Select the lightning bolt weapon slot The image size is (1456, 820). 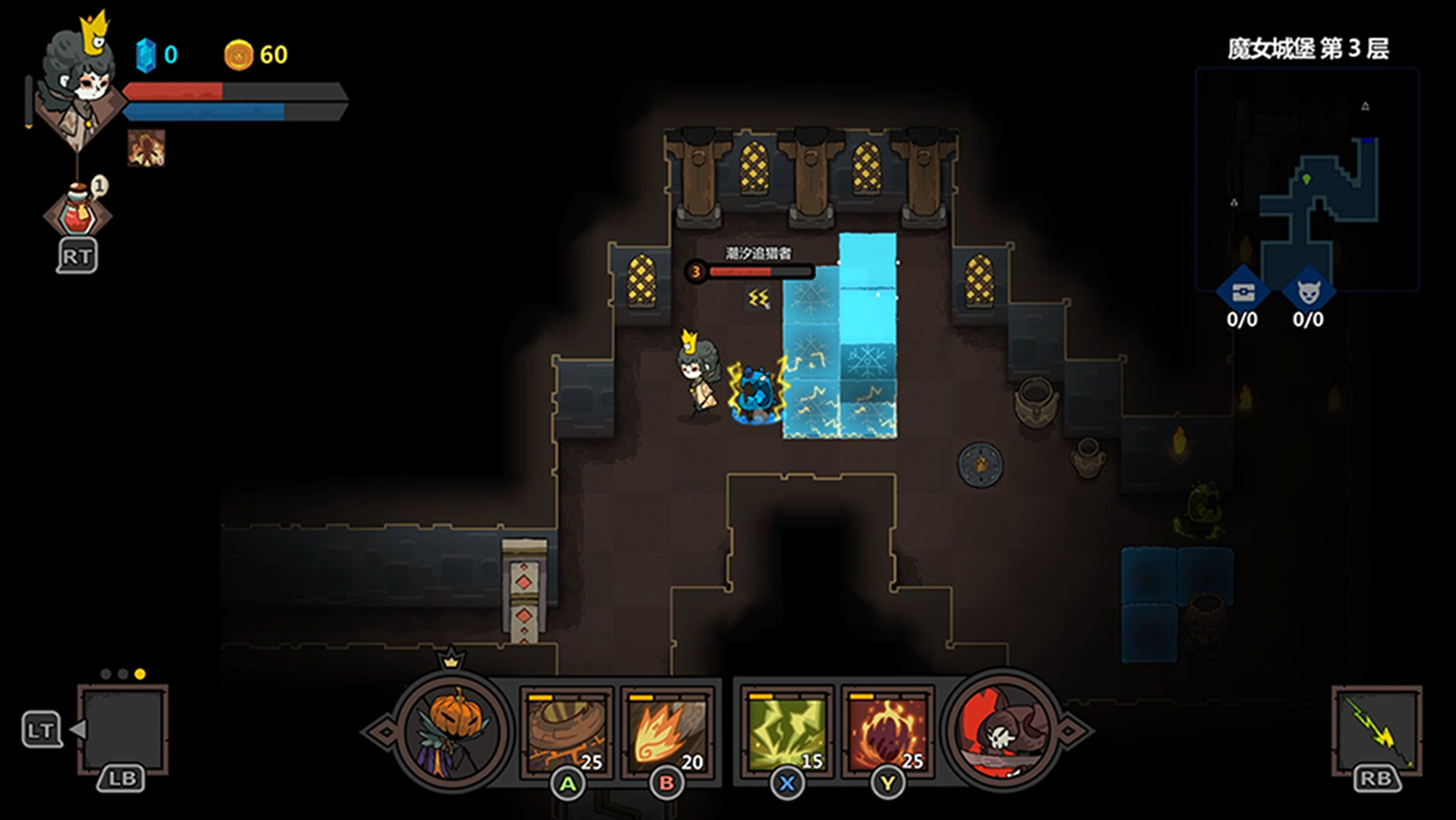point(1376,730)
